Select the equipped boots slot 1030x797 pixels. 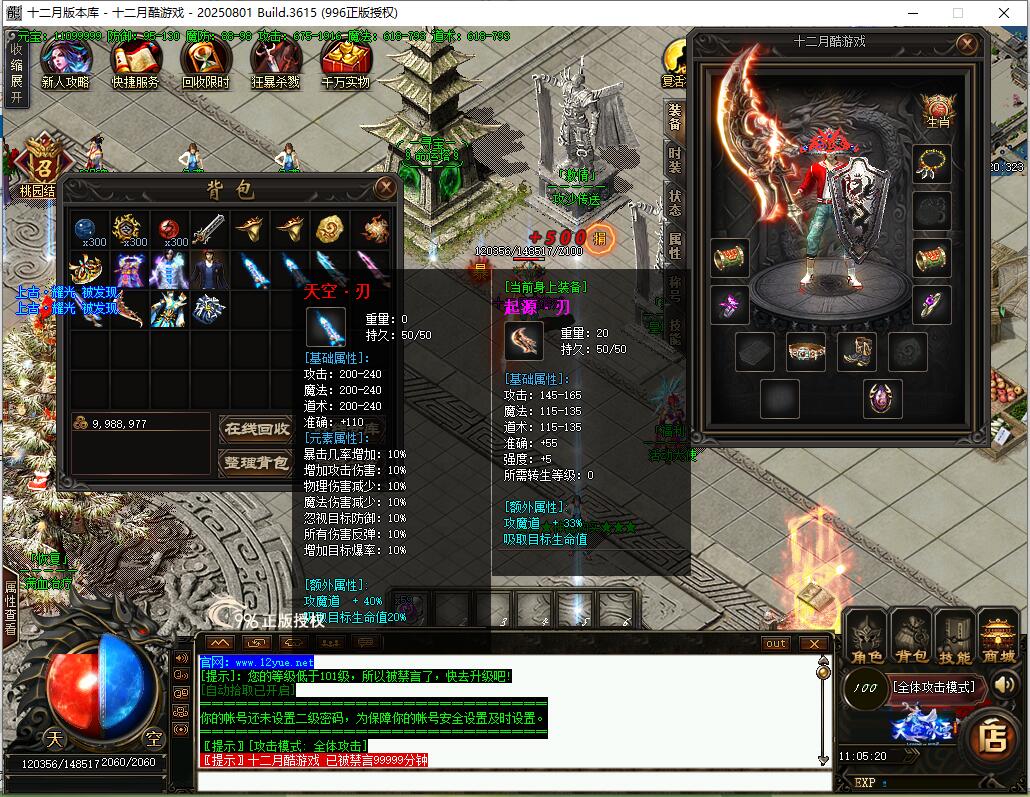point(857,352)
